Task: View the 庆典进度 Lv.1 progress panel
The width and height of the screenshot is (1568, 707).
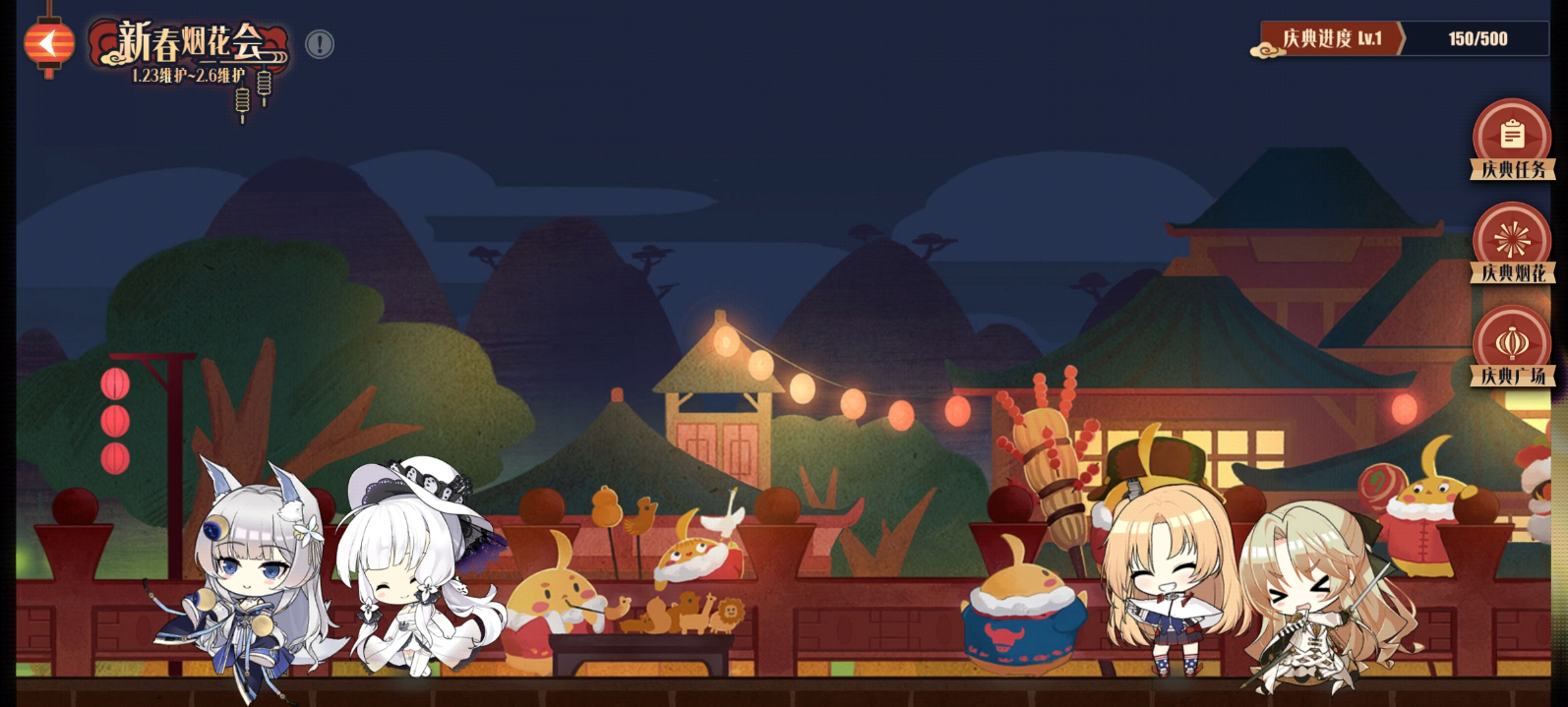Action: (1402, 38)
